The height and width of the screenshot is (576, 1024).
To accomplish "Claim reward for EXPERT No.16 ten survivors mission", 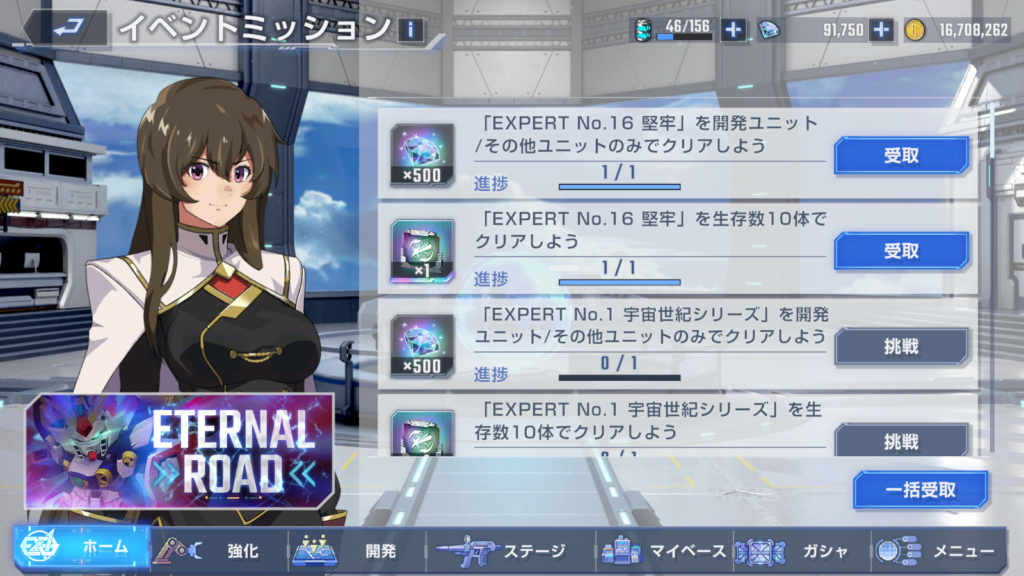I will pyautogui.click(x=901, y=251).
